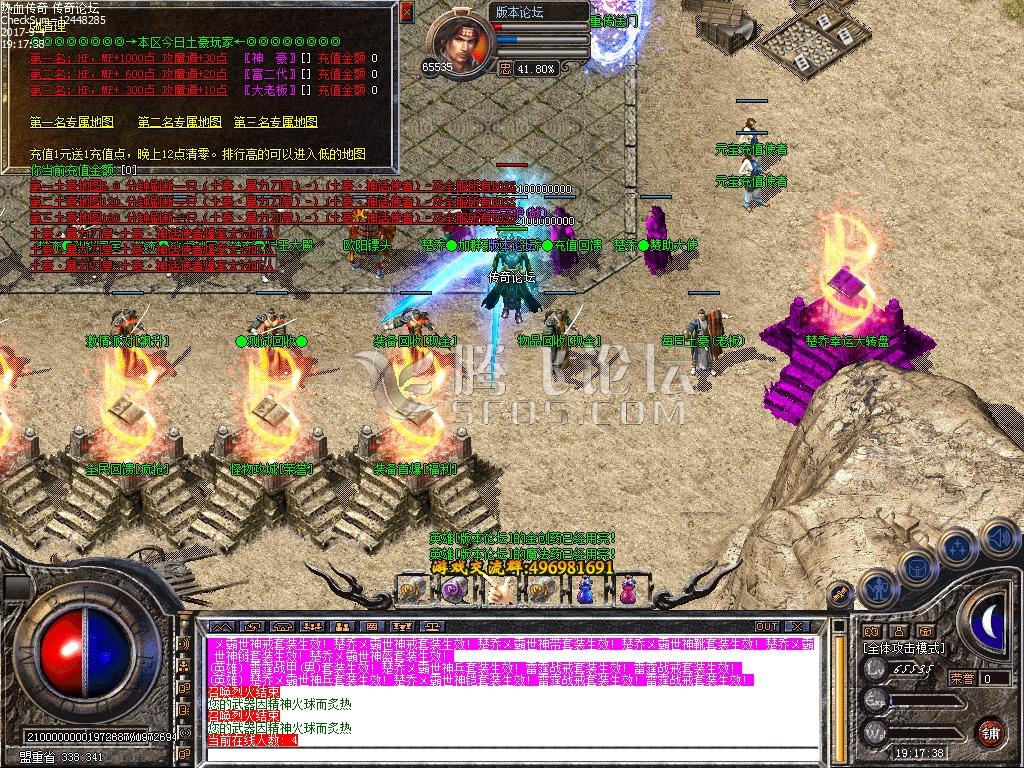The image size is (1024, 768).
Task: Open the 第三名专属地图 link
Action: click(x=276, y=122)
